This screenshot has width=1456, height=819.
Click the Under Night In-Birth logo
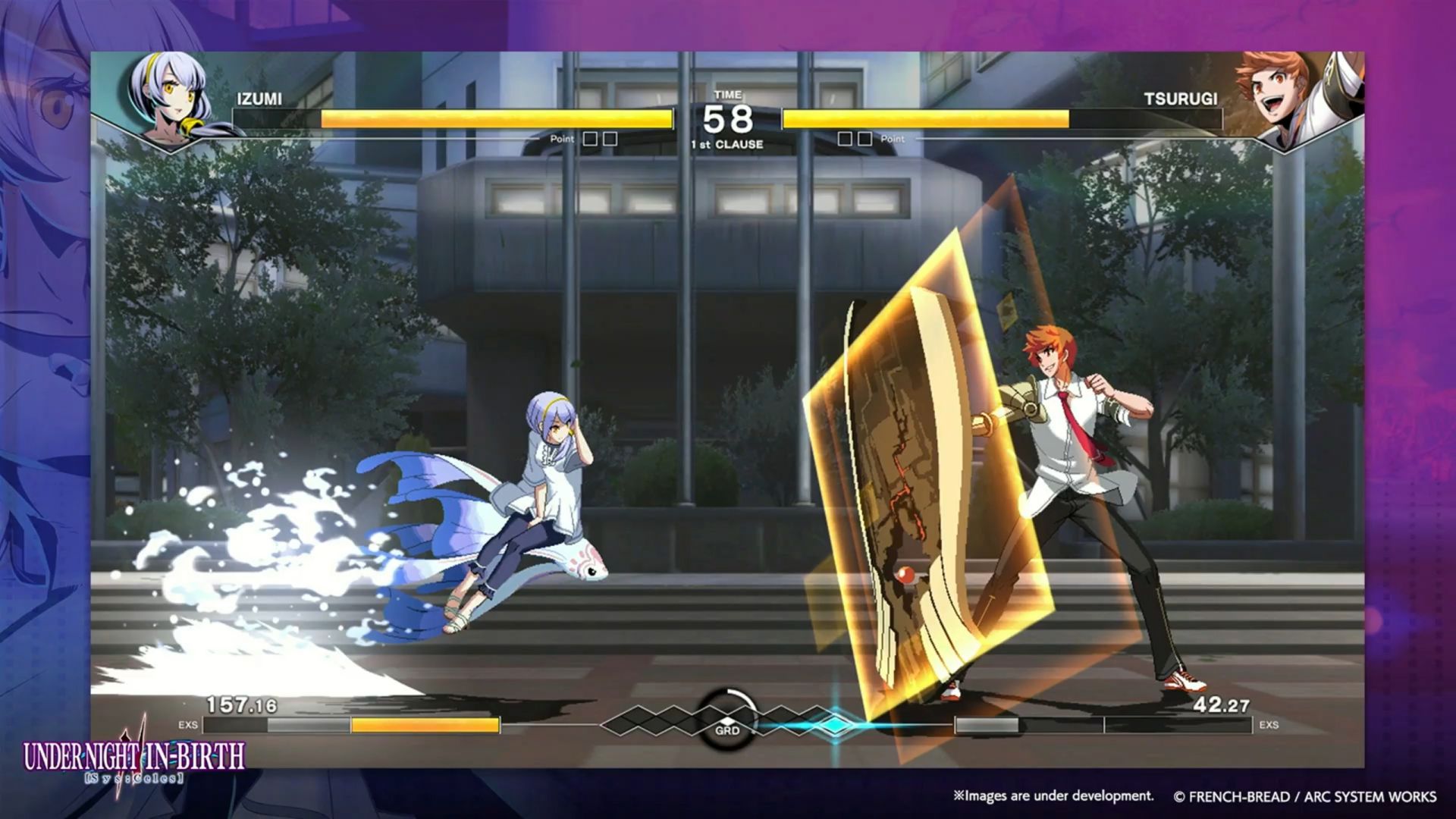134,760
